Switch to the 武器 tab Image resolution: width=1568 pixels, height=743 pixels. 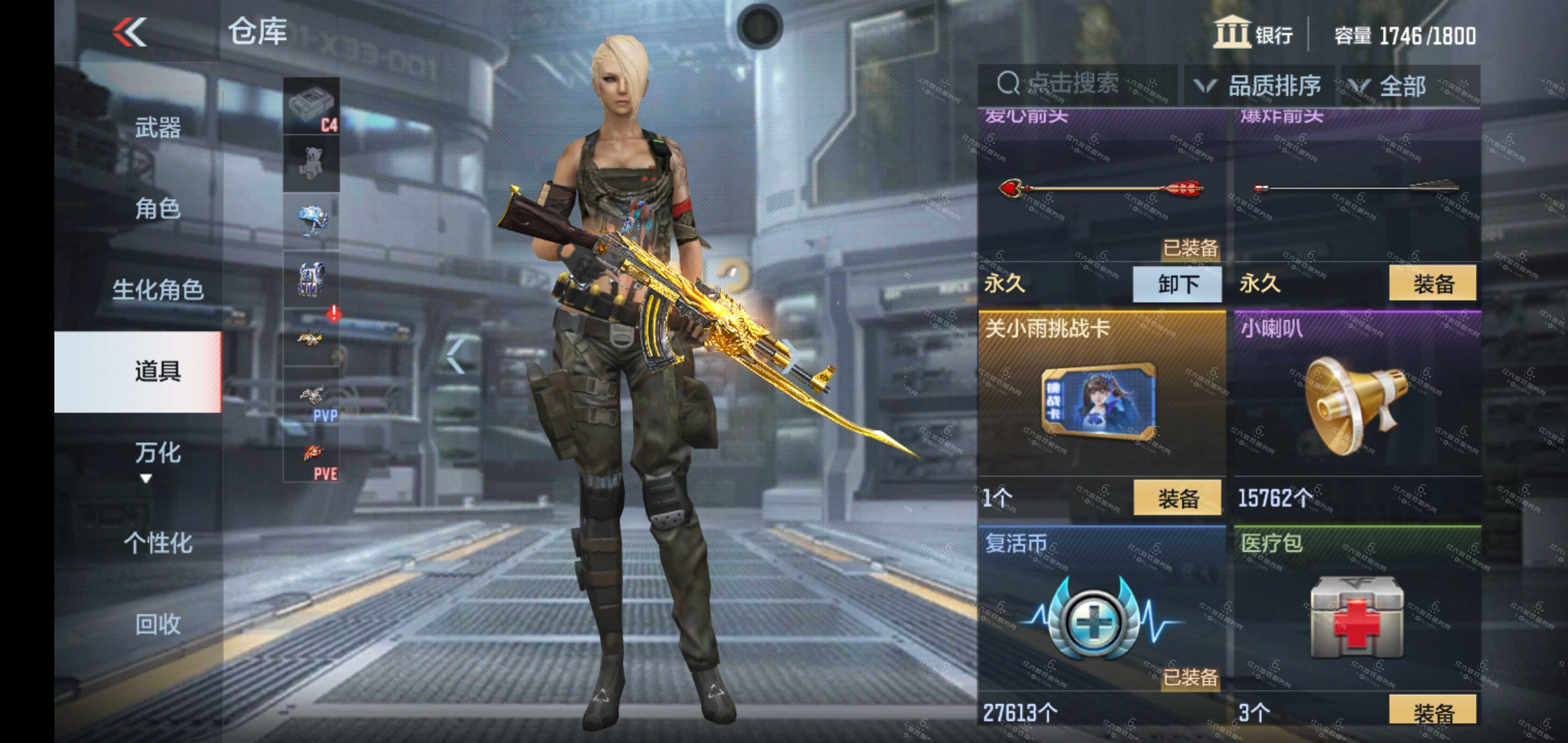157,128
